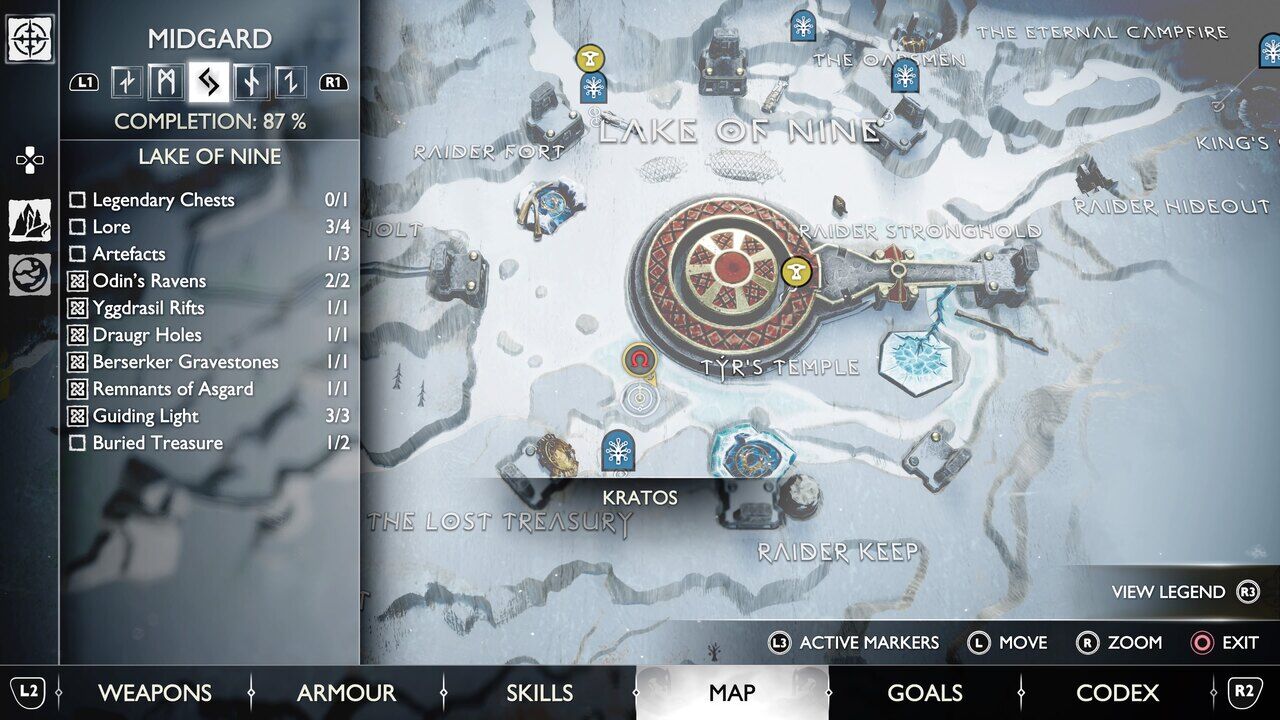The image size is (1280, 720).
Task: Select the highlighted Midgard realm rune
Action: pos(208,82)
